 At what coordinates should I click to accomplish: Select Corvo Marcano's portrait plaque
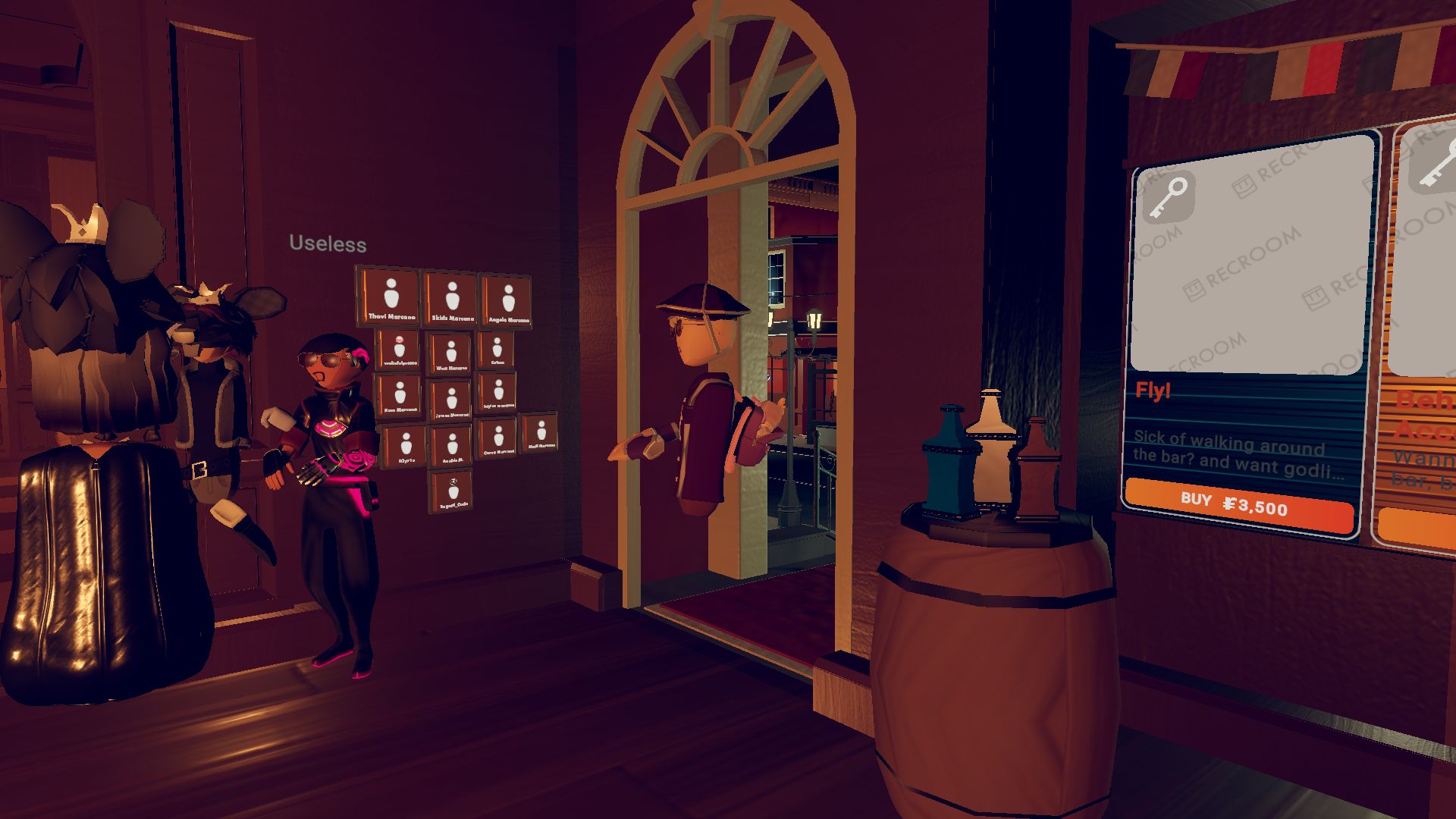[499, 438]
